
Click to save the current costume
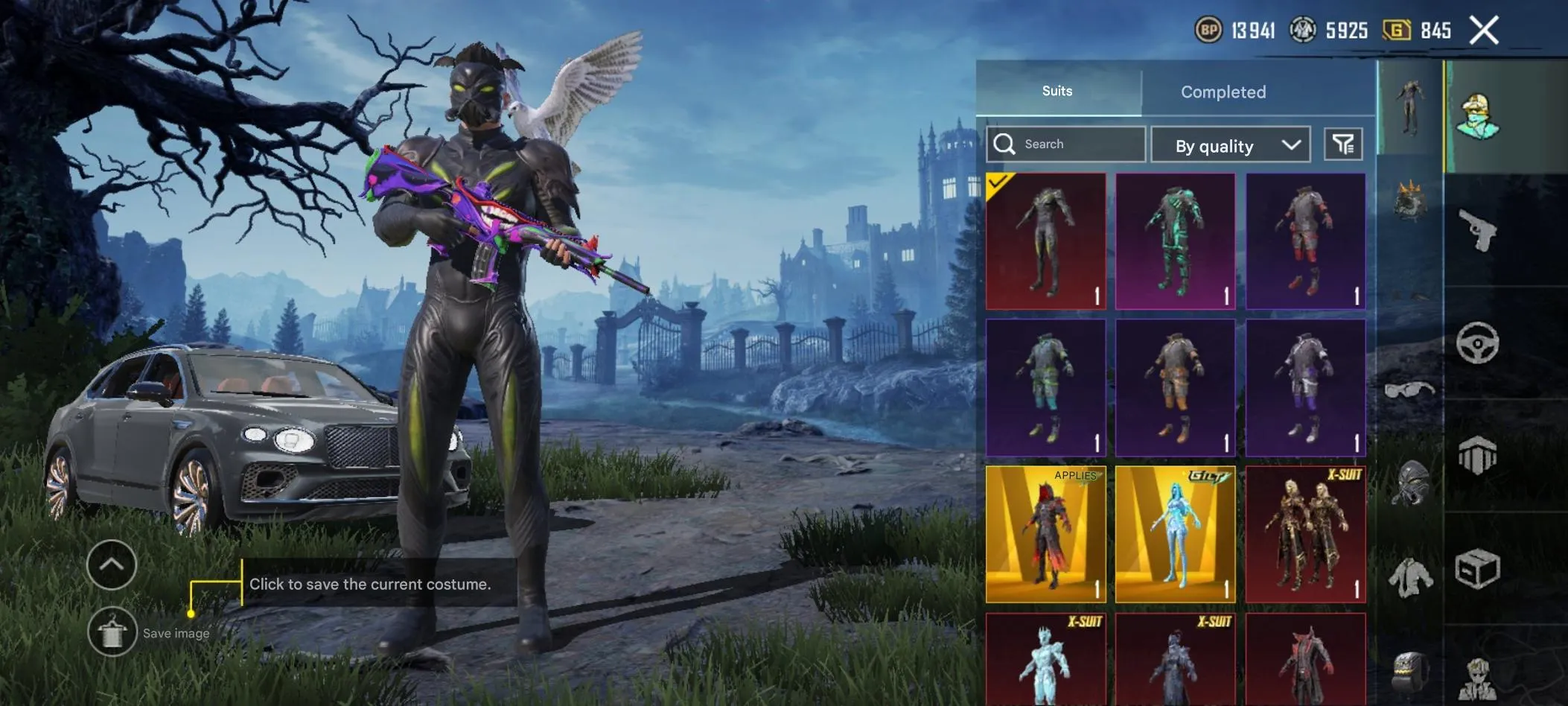coord(372,584)
